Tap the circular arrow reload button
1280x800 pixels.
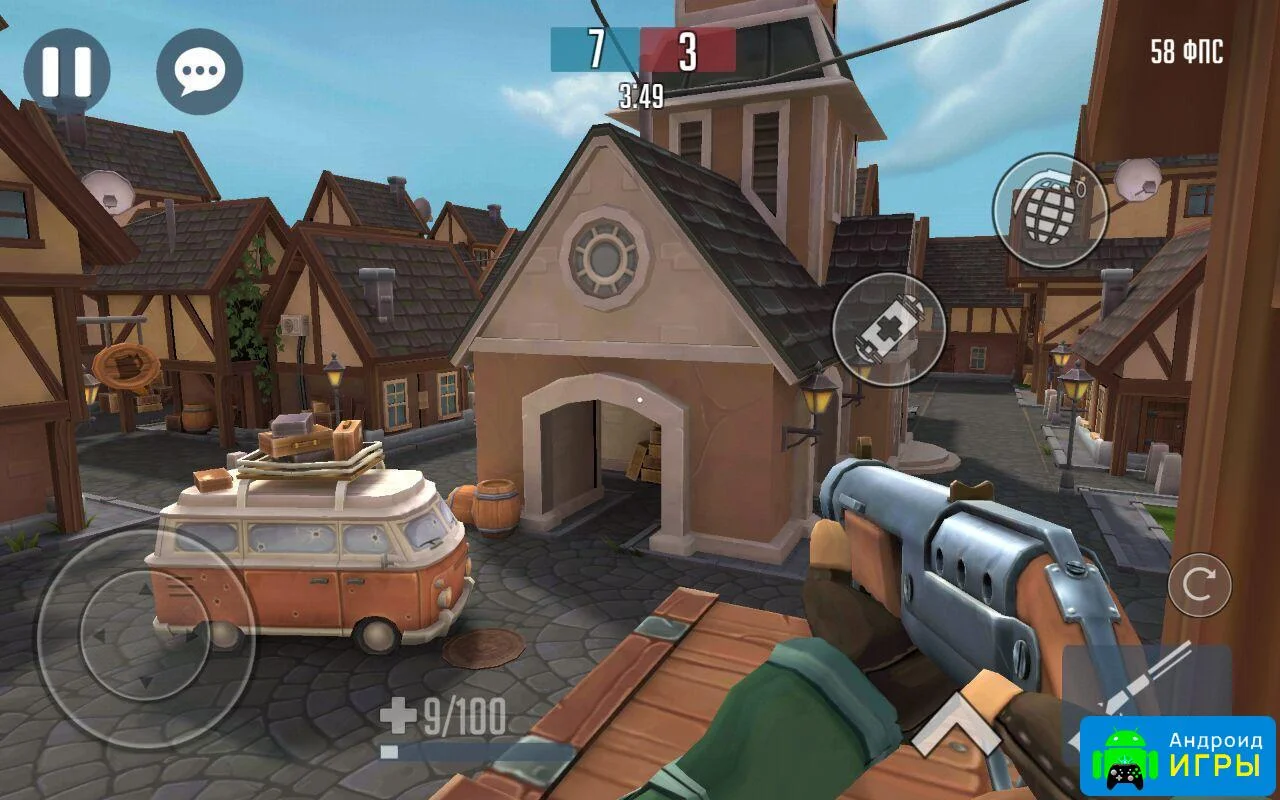[1199, 584]
